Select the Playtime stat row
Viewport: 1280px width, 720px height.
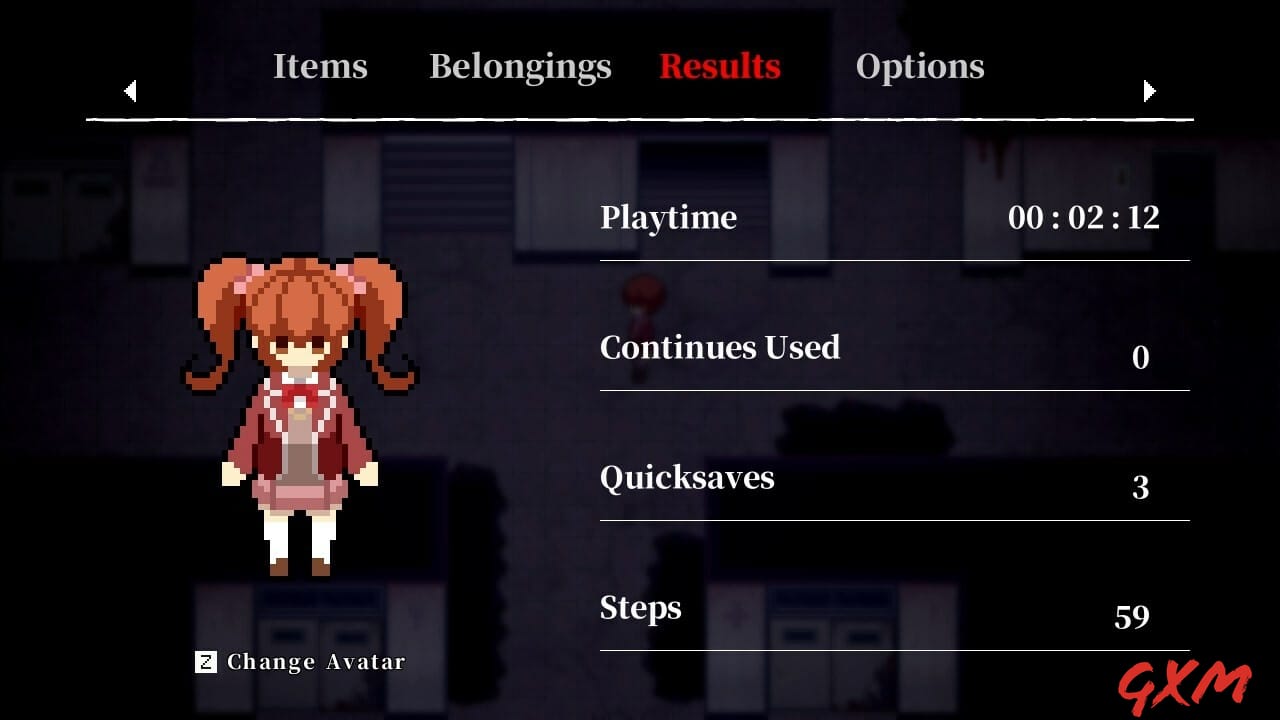click(668, 218)
